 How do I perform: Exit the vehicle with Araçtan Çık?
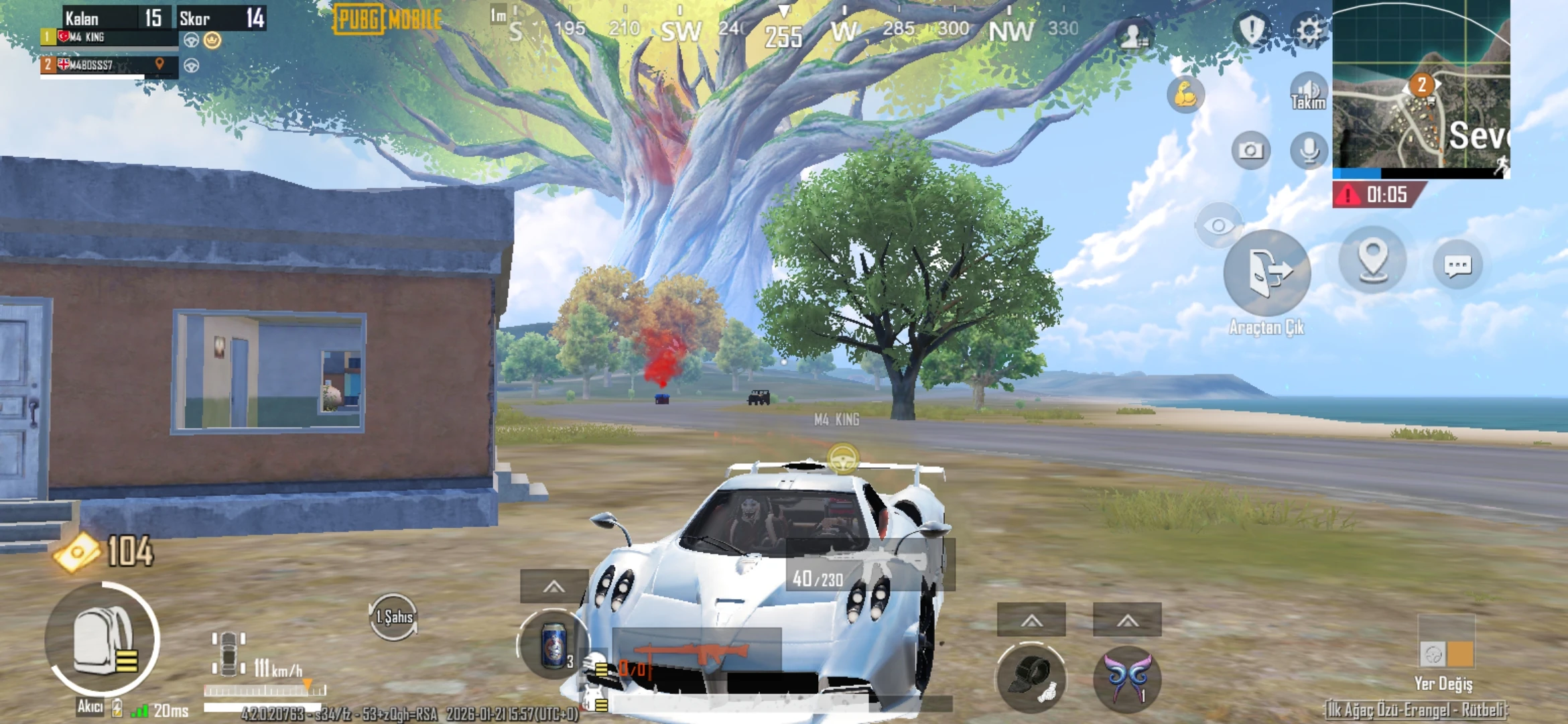coord(1266,274)
